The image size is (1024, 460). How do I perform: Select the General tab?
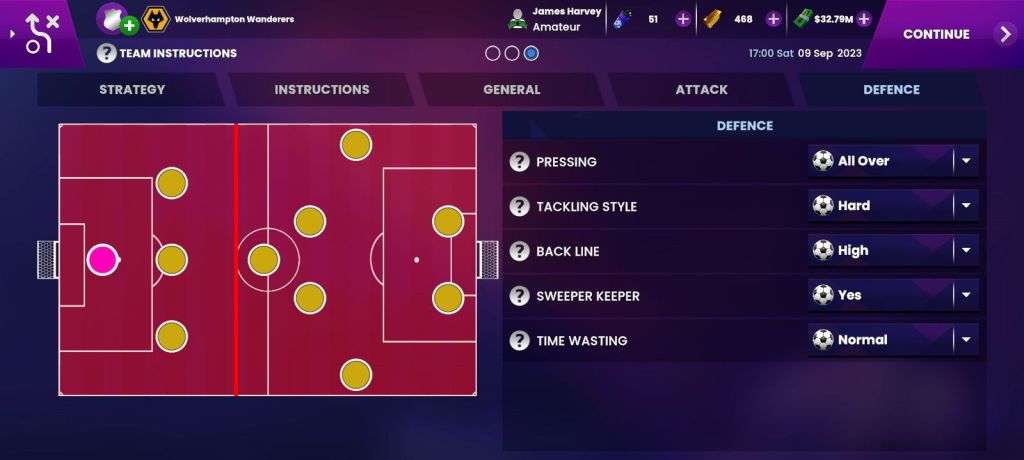512,89
